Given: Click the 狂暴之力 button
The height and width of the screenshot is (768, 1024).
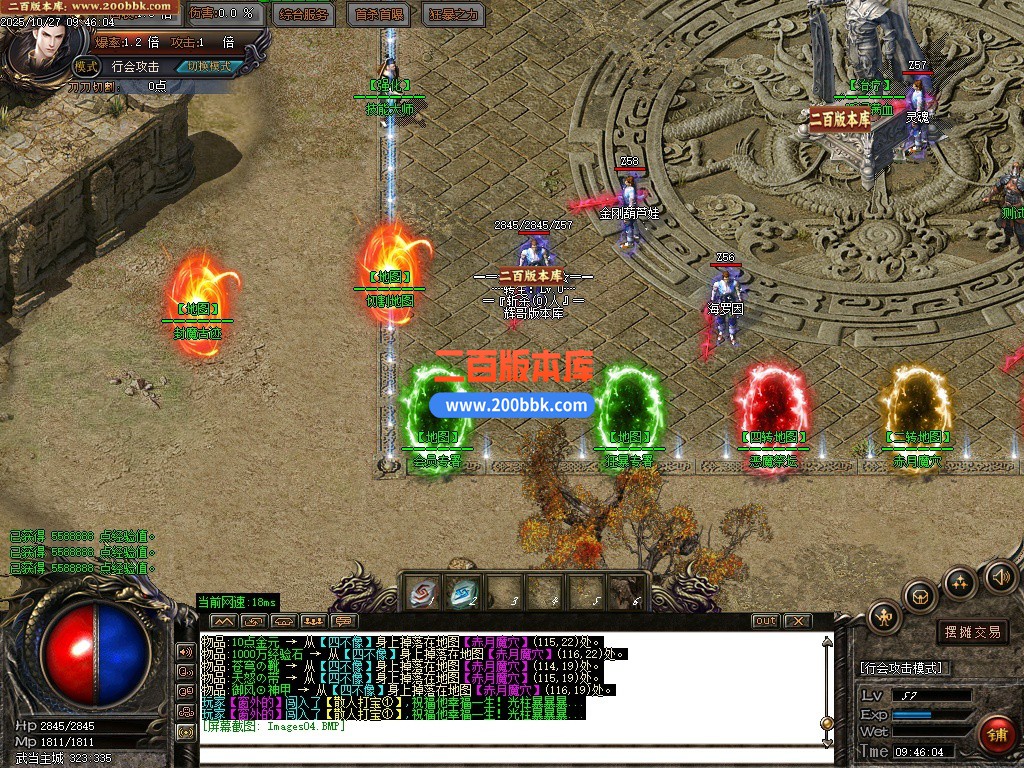Looking at the screenshot, I should pyautogui.click(x=454, y=14).
